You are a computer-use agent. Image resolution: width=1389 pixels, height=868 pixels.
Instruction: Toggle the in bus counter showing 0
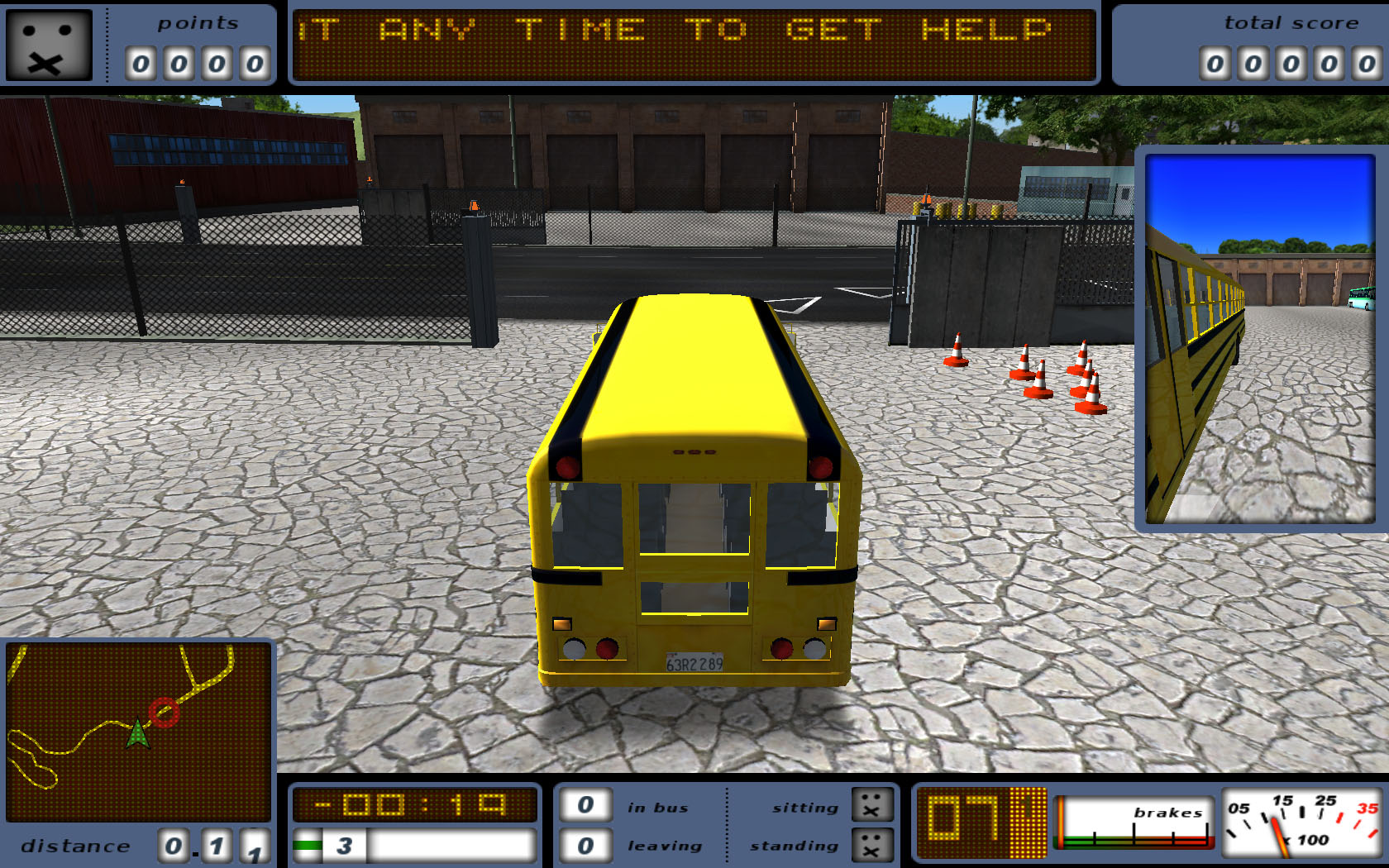(585, 804)
